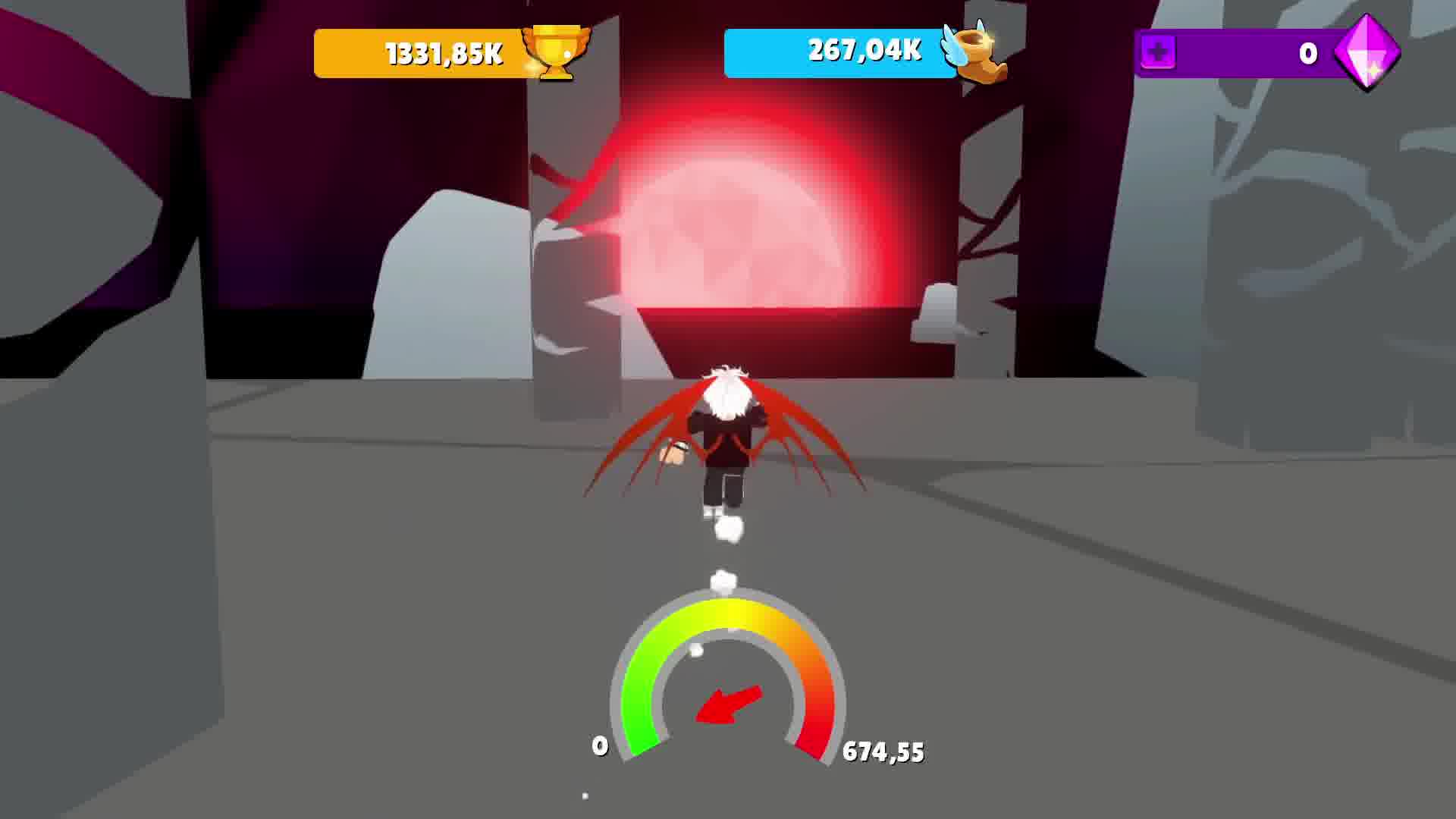
Task: Click the 0 label on the gauge
Action: pos(599,745)
